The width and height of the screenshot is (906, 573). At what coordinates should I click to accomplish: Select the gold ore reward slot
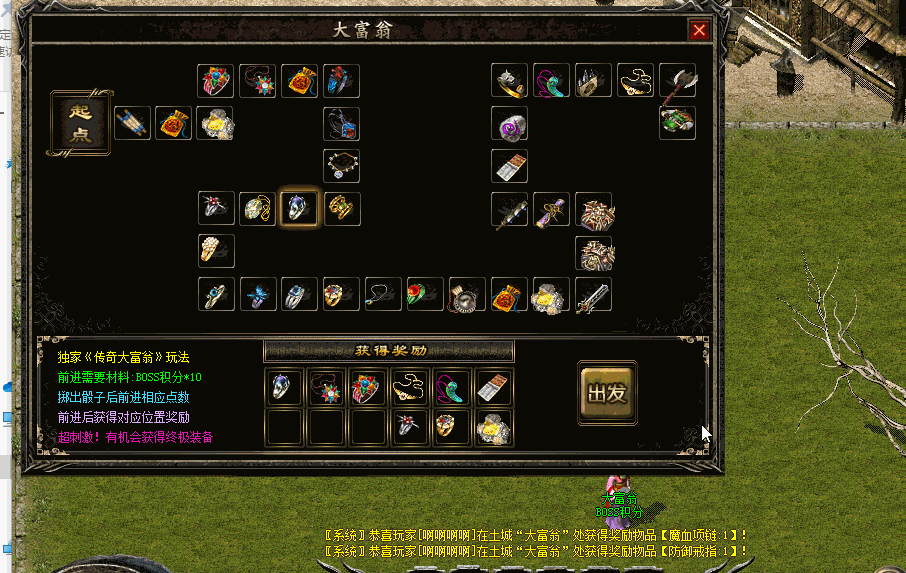click(494, 427)
